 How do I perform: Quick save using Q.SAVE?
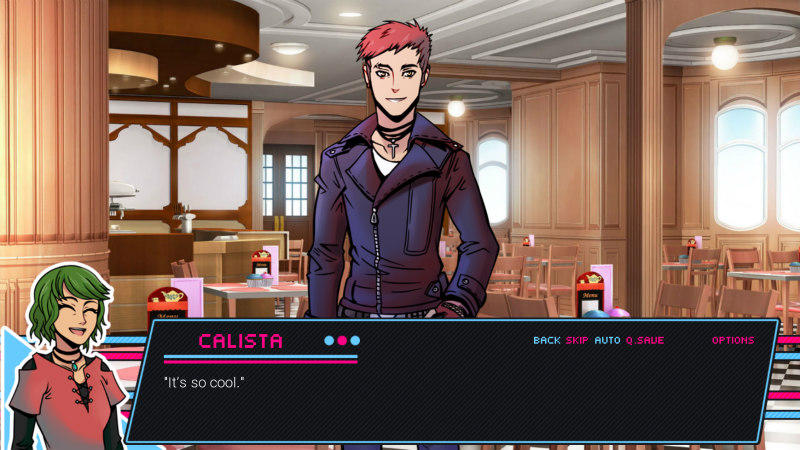[645, 340]
